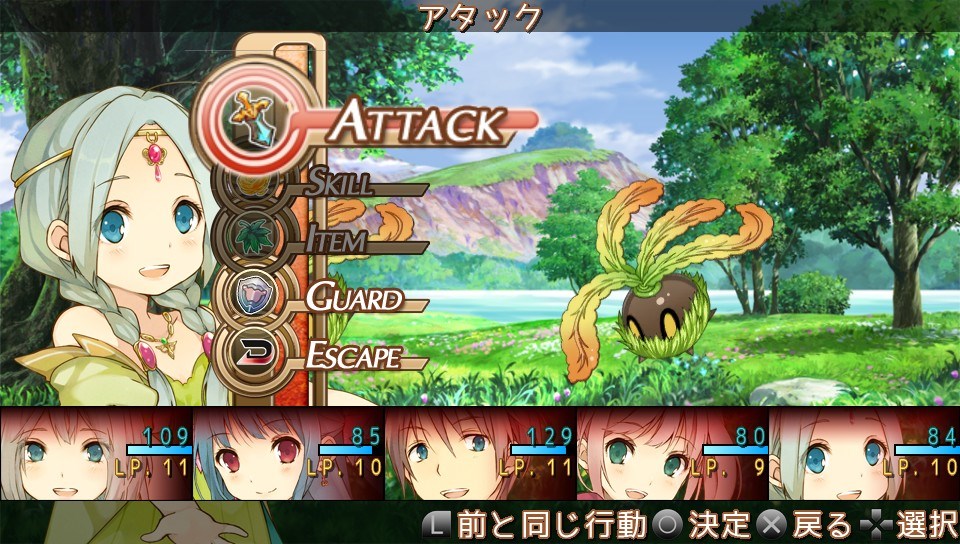This screenshot has height=544, width=960.
Task: Click the pink-haired portrait with 80 HP
Action: (x=672, y=453)
